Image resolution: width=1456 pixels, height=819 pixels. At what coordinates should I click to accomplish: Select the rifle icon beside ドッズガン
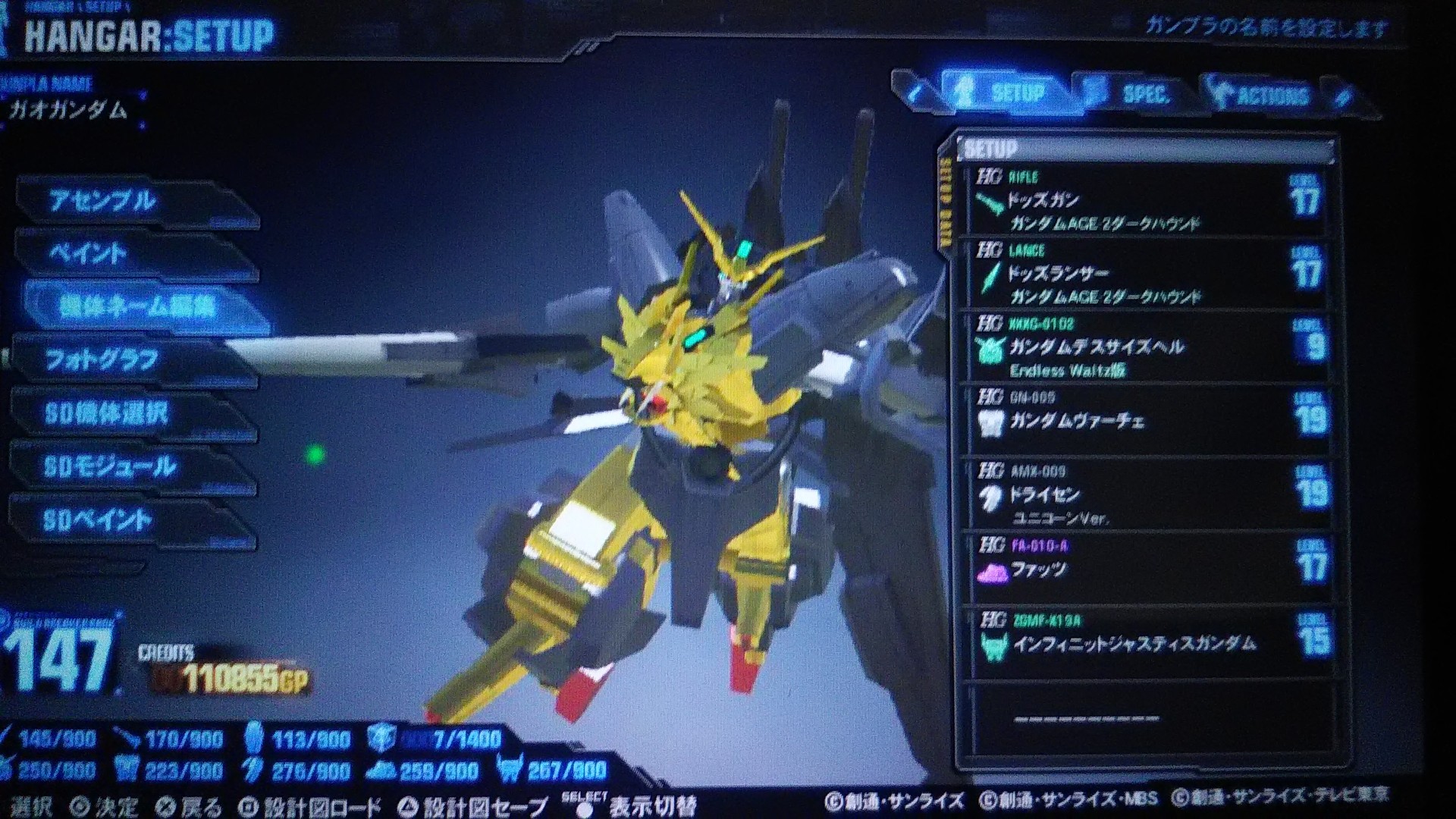point(987,202)
